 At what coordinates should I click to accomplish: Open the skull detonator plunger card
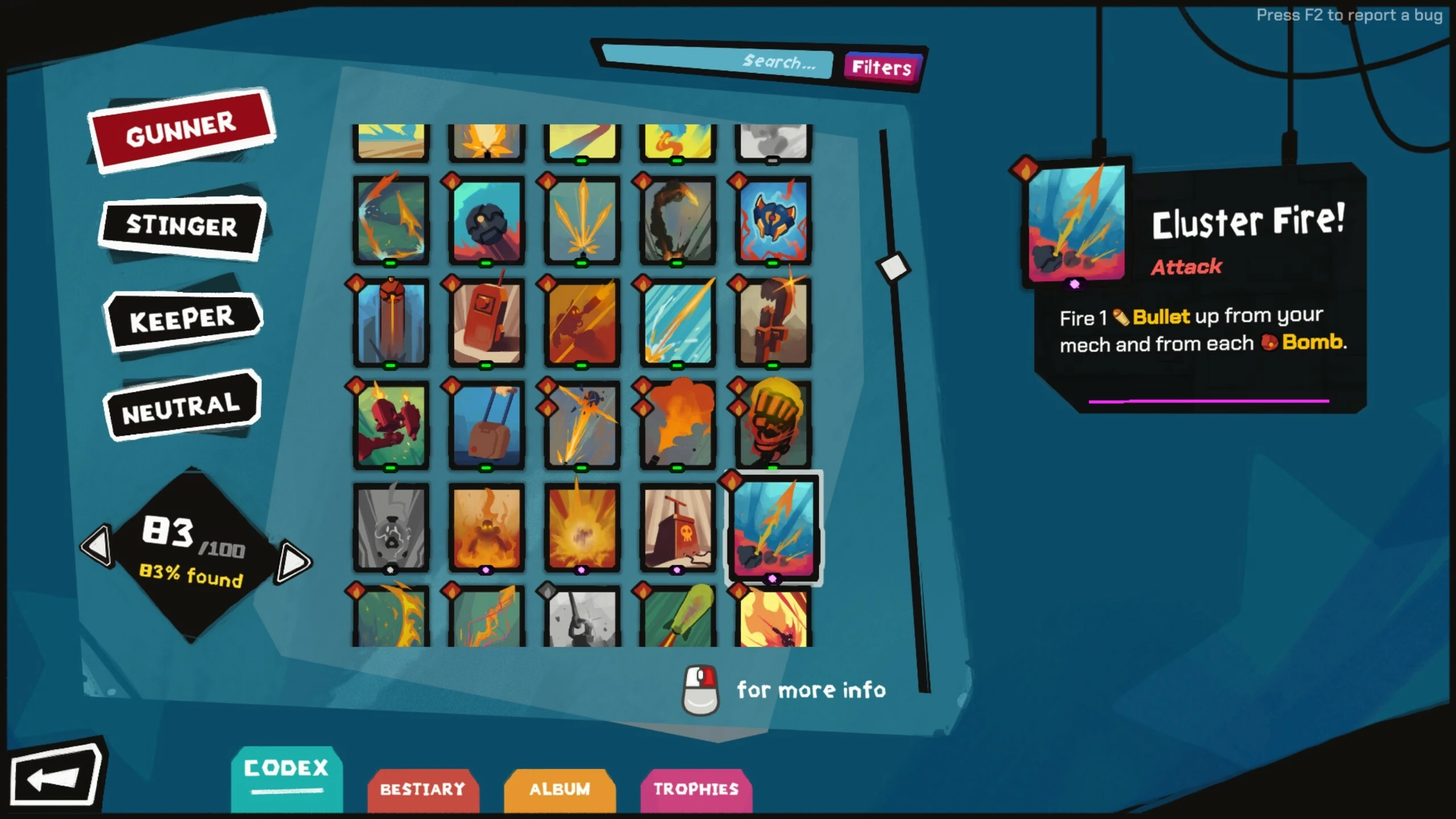pyautogui.click(x=677, y=528)
